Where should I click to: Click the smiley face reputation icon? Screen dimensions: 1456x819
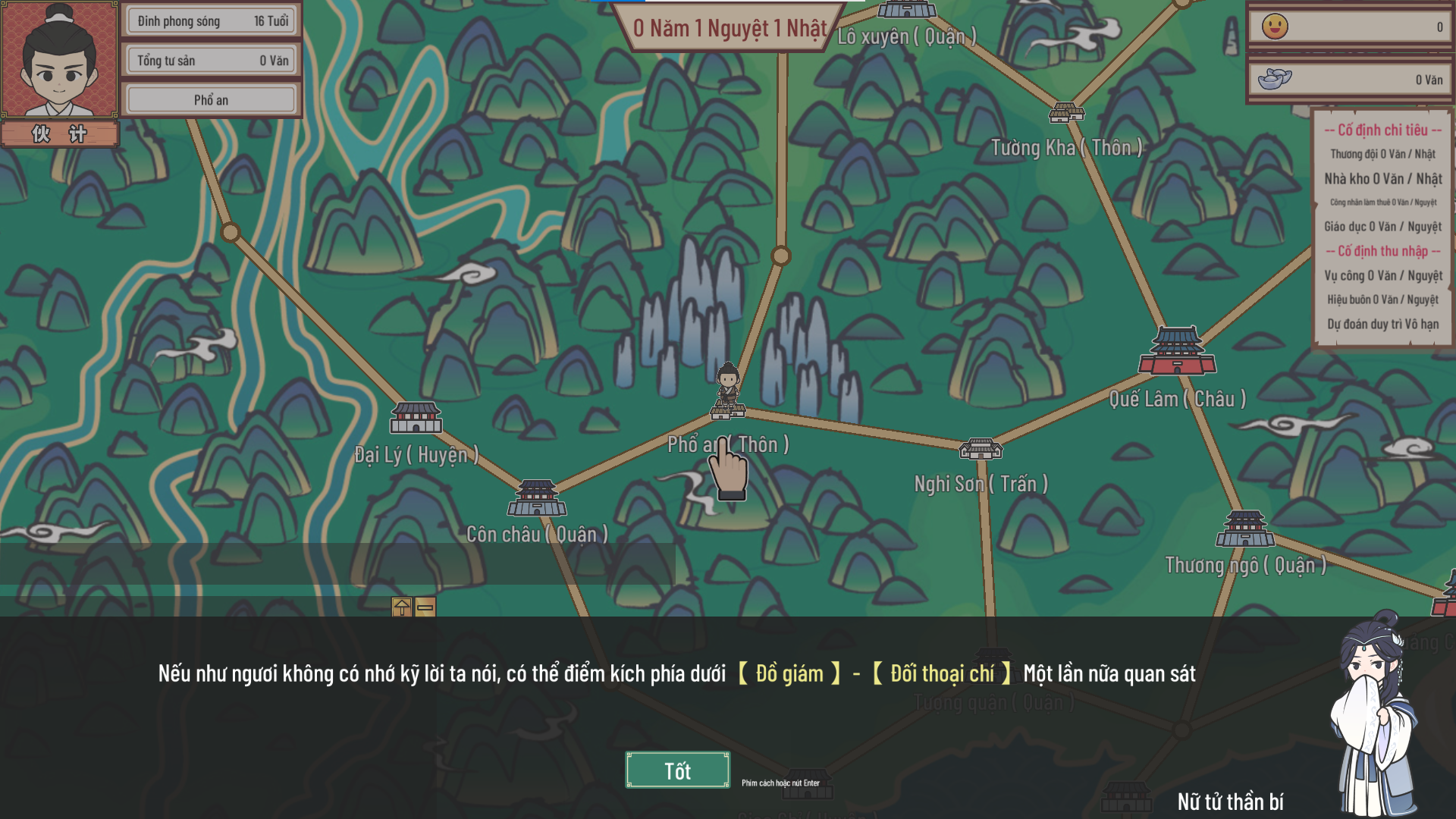pos(1275,27)
